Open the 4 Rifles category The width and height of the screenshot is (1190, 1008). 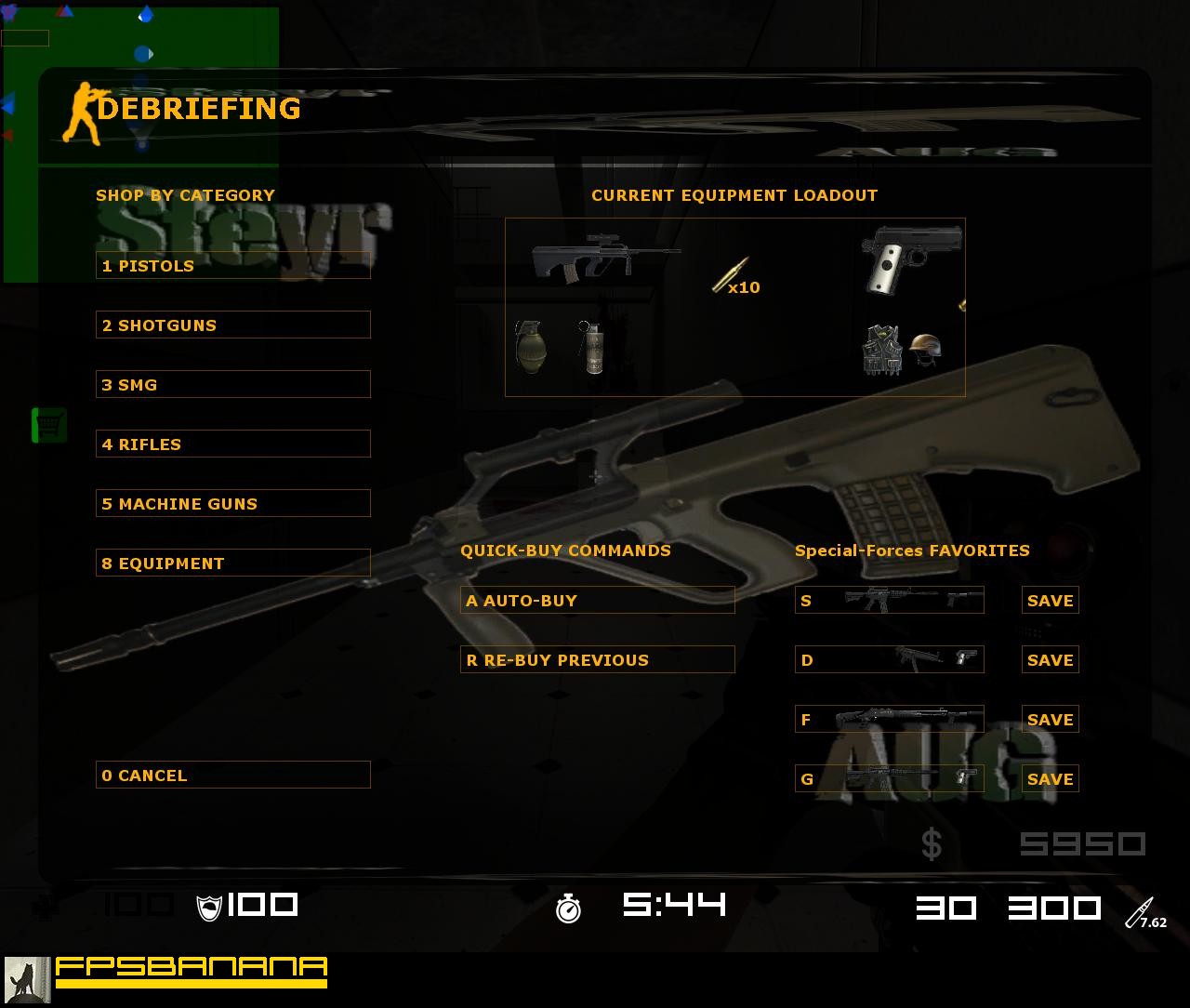232,444
